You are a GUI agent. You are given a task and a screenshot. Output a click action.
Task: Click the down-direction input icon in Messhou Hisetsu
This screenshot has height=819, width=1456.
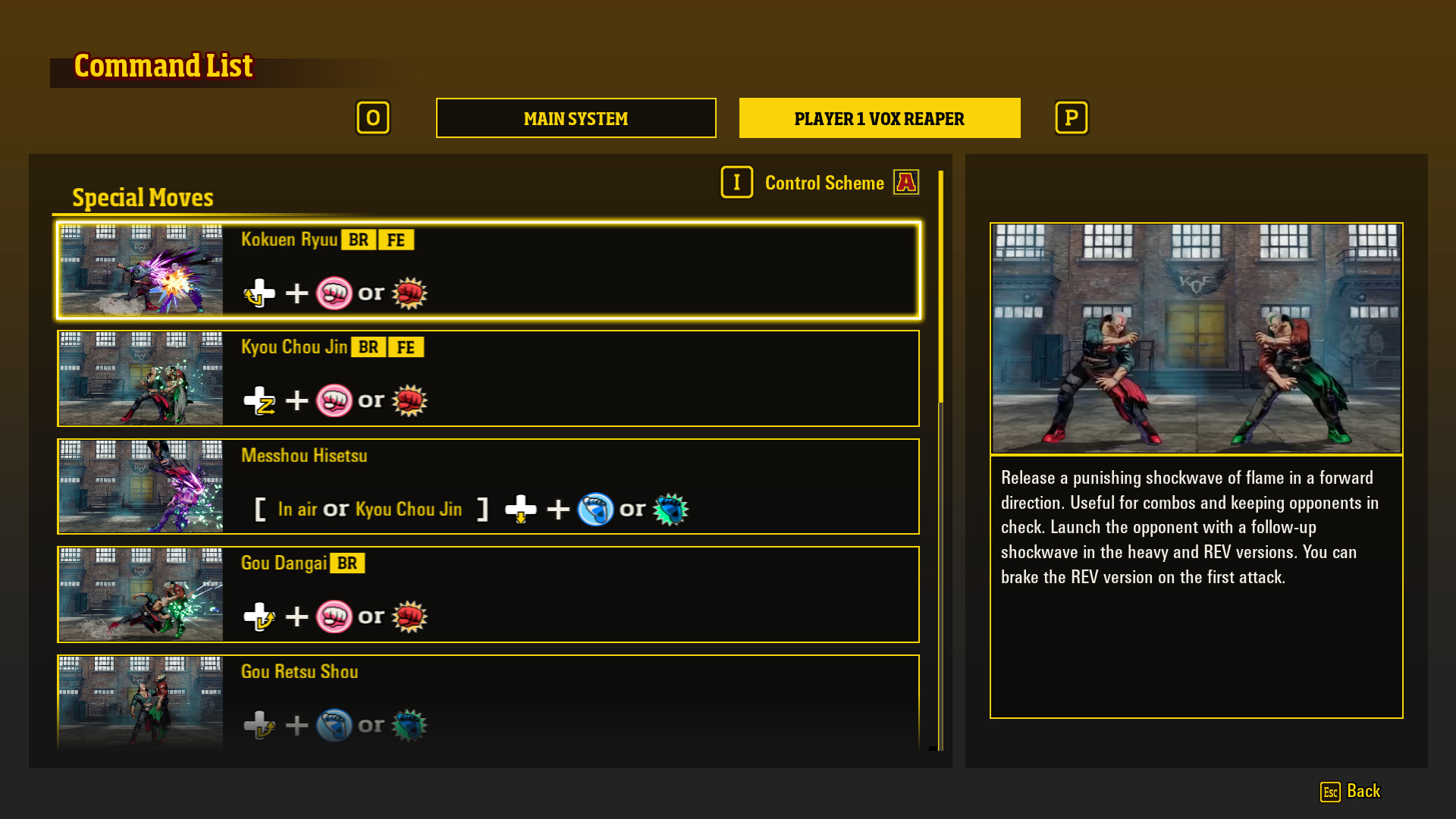point(522,509)
